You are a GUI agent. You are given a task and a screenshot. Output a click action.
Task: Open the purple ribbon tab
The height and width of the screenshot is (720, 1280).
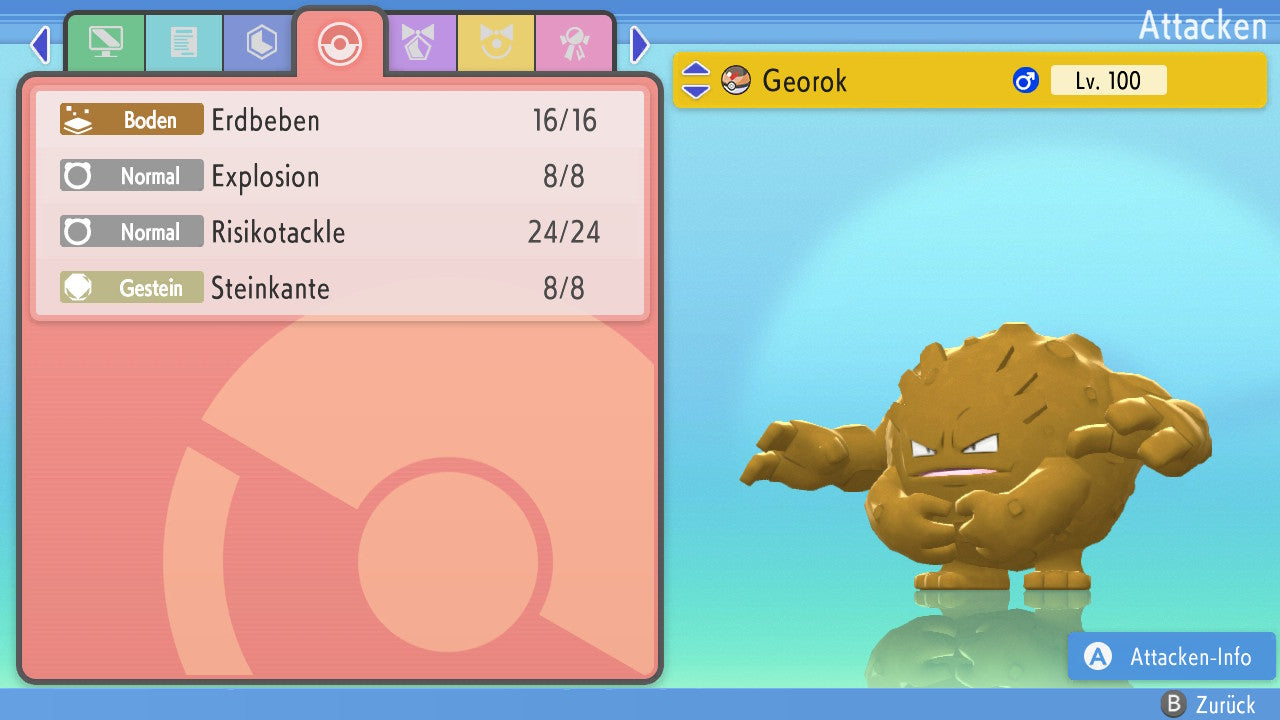click(x=418, y=43)
